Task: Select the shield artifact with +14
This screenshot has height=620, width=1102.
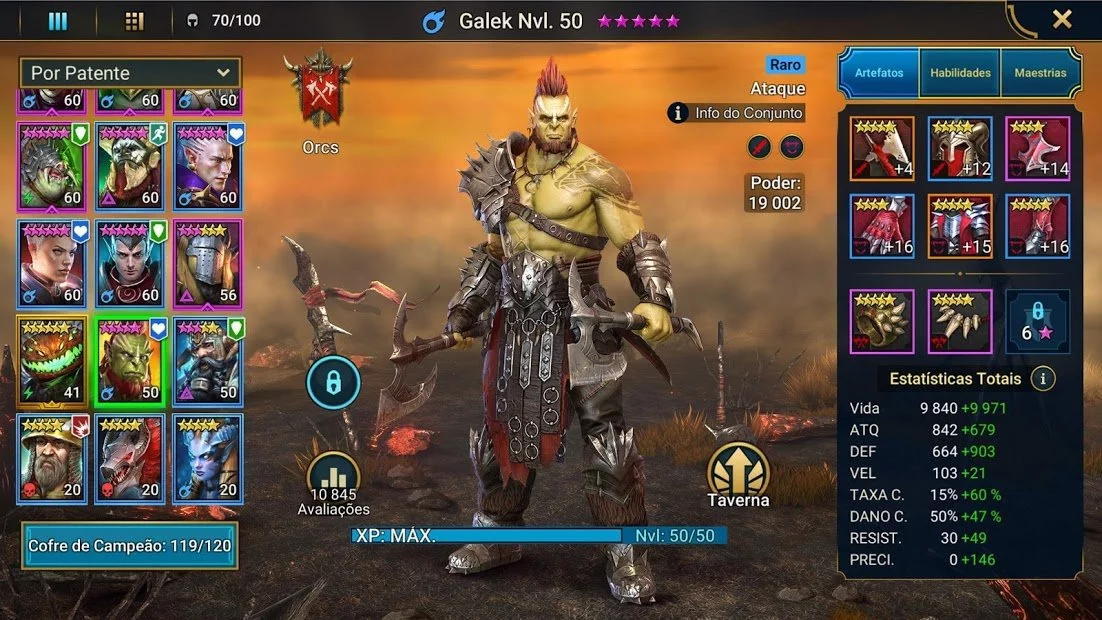Action: [1038, 149]
